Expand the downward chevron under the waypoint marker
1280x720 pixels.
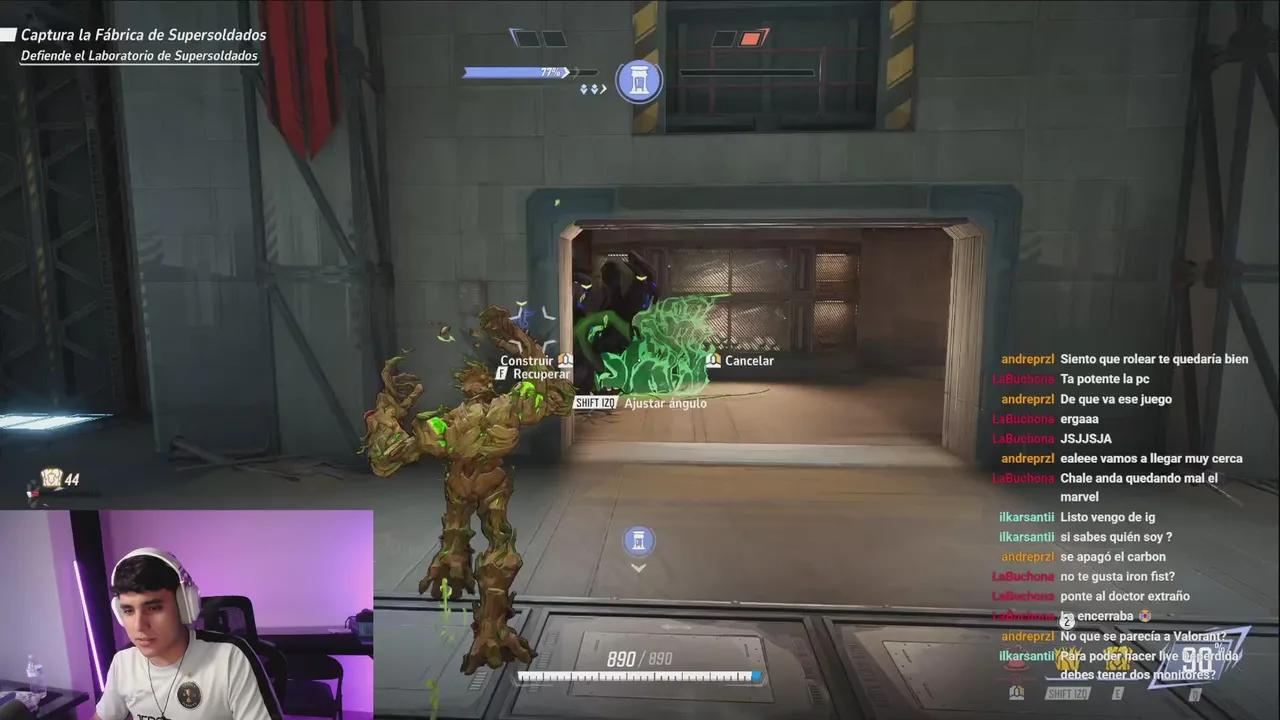pos(639,566)
